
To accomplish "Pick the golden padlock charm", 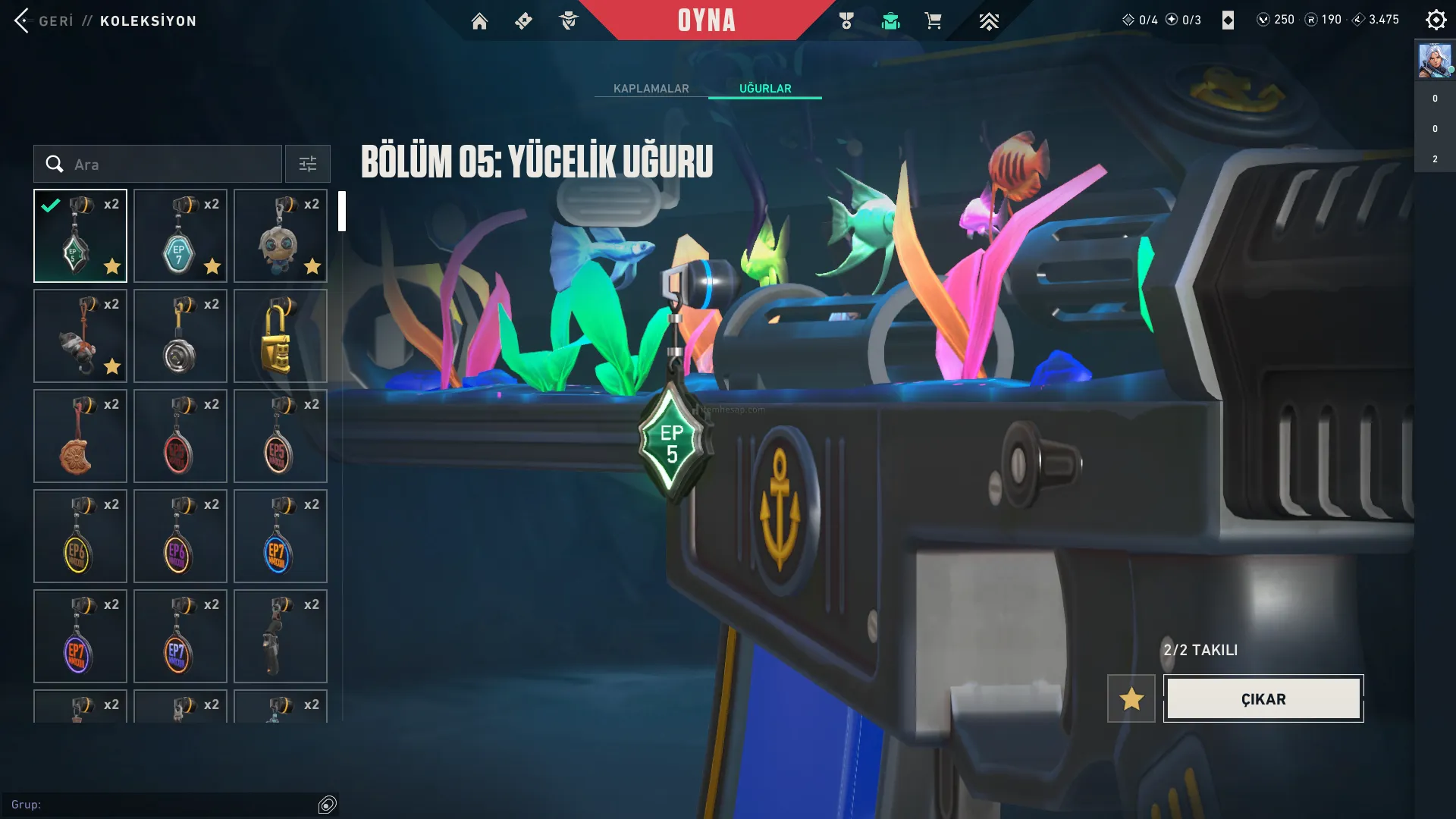I will [281, 336].
